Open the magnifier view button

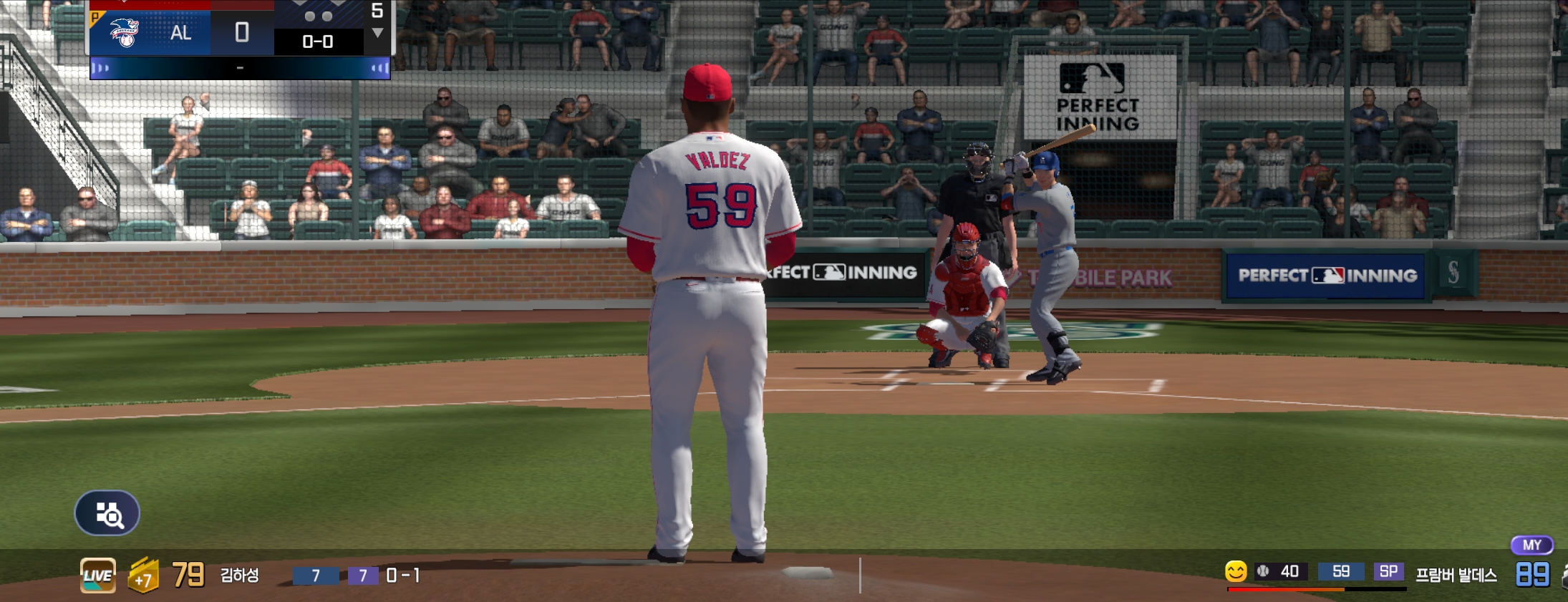click(107, 513)
